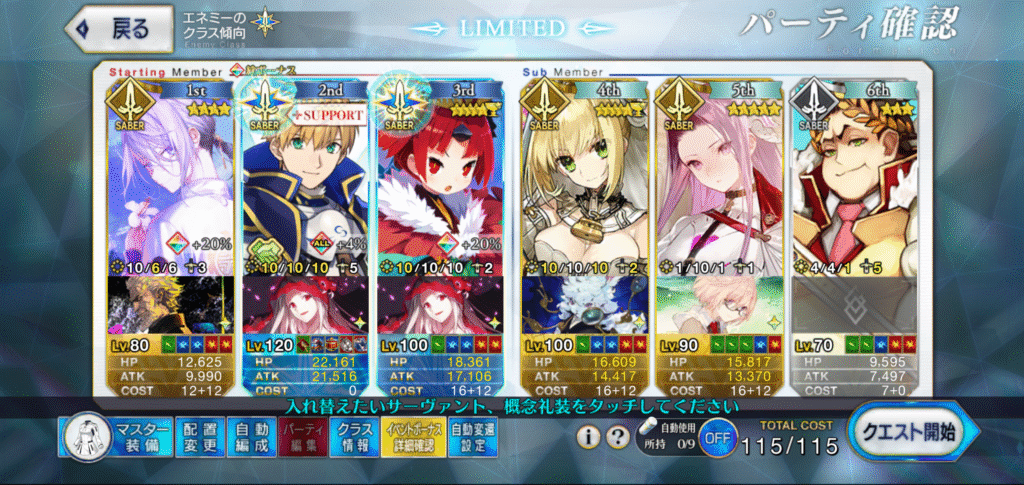
Task: View enemy class tendency icon
Action: (x=266, y=22)
